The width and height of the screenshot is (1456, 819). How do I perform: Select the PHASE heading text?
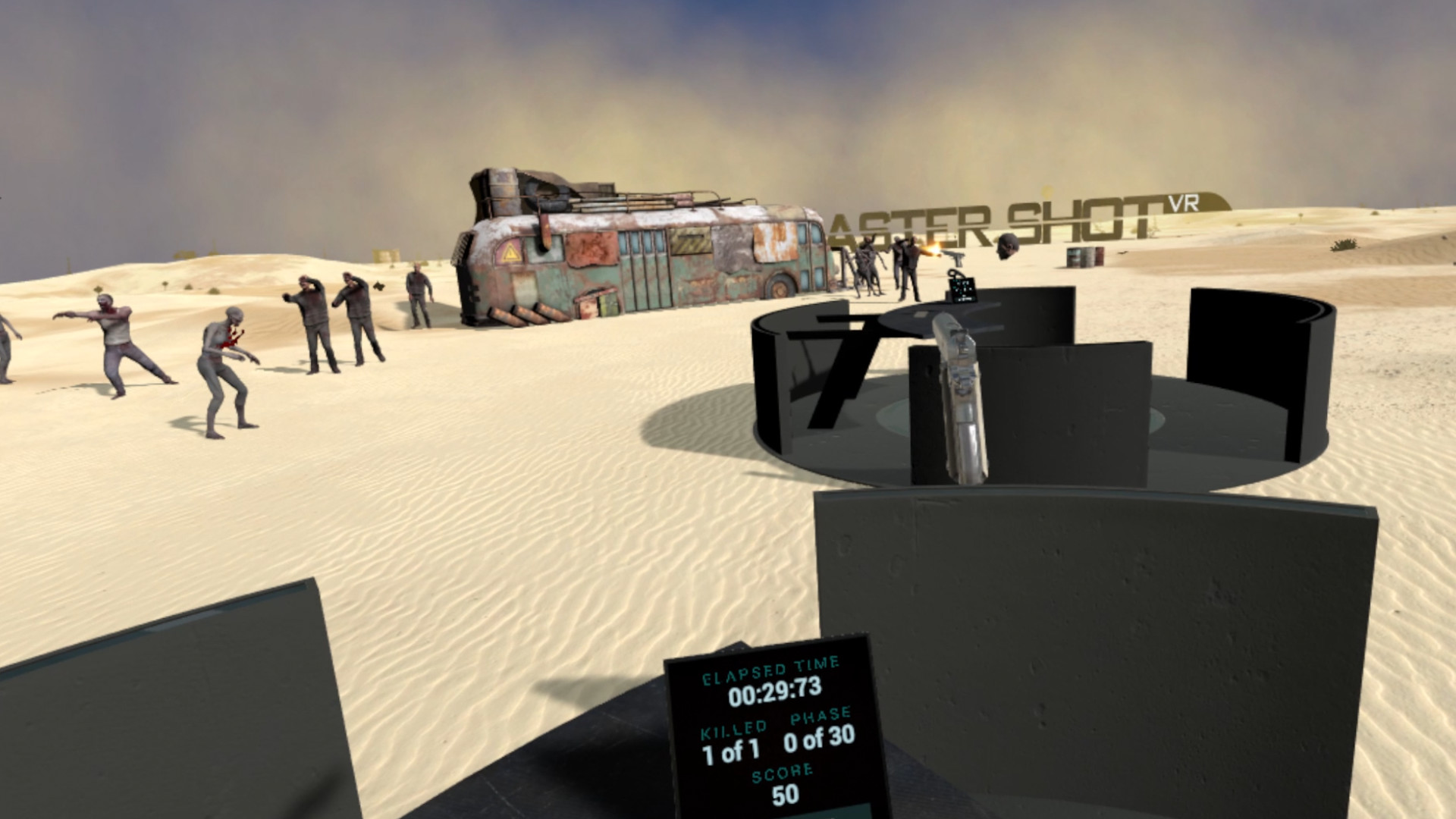821,714
